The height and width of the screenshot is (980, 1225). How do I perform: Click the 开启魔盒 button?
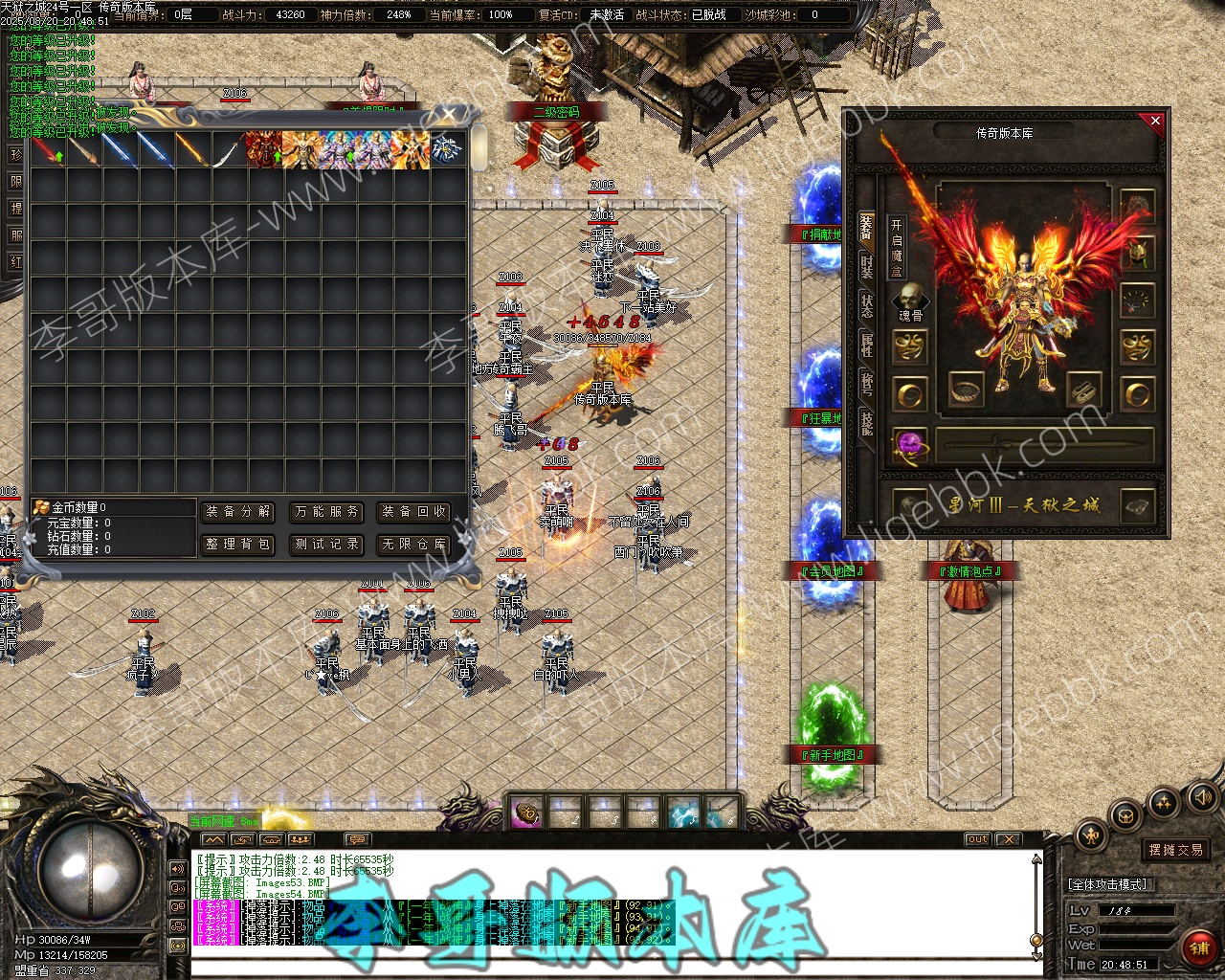(896, 246)
